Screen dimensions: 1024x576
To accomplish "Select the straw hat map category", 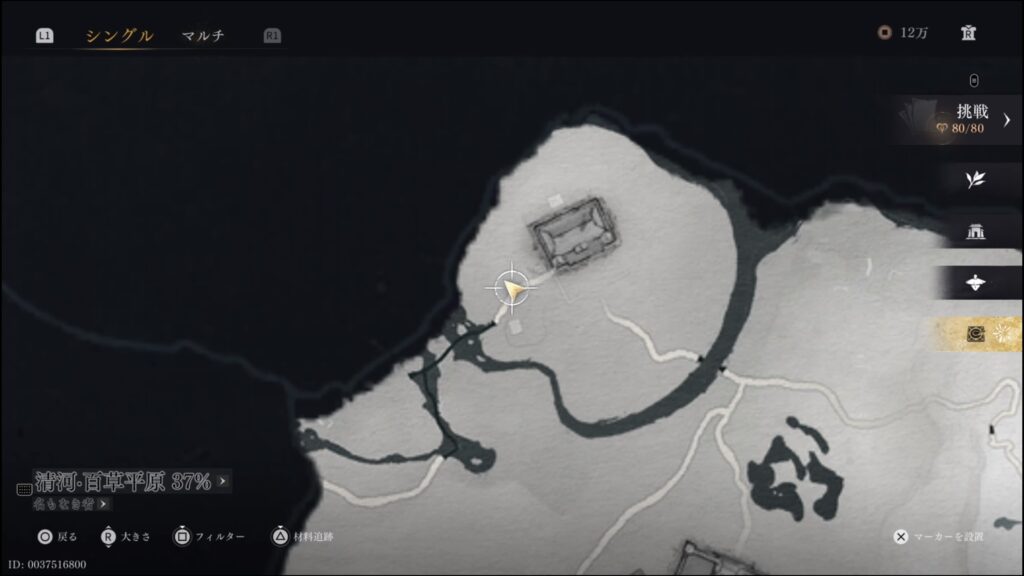I will point(975,283).
